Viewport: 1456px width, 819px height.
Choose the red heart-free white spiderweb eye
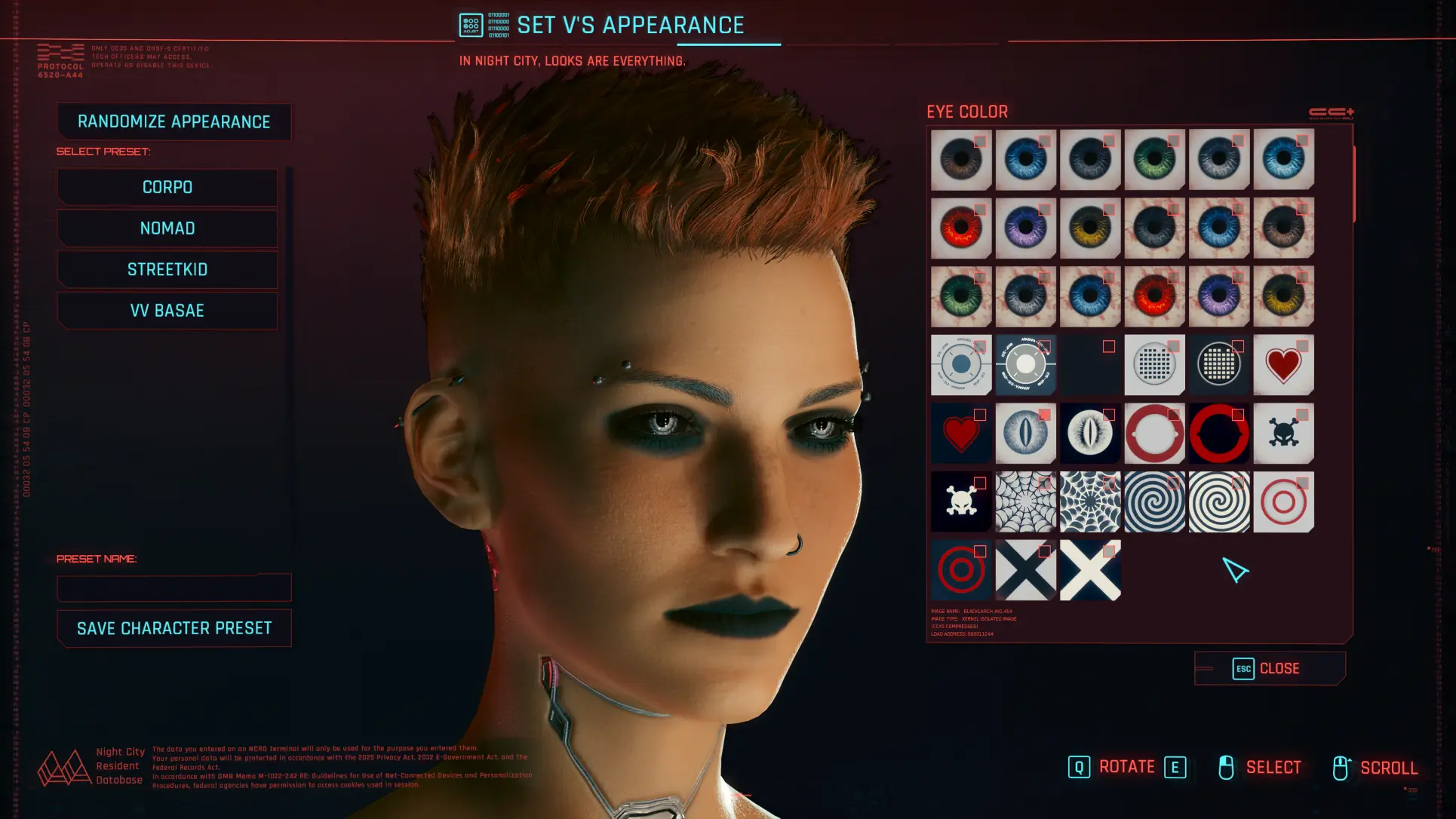click(1025, 502)
